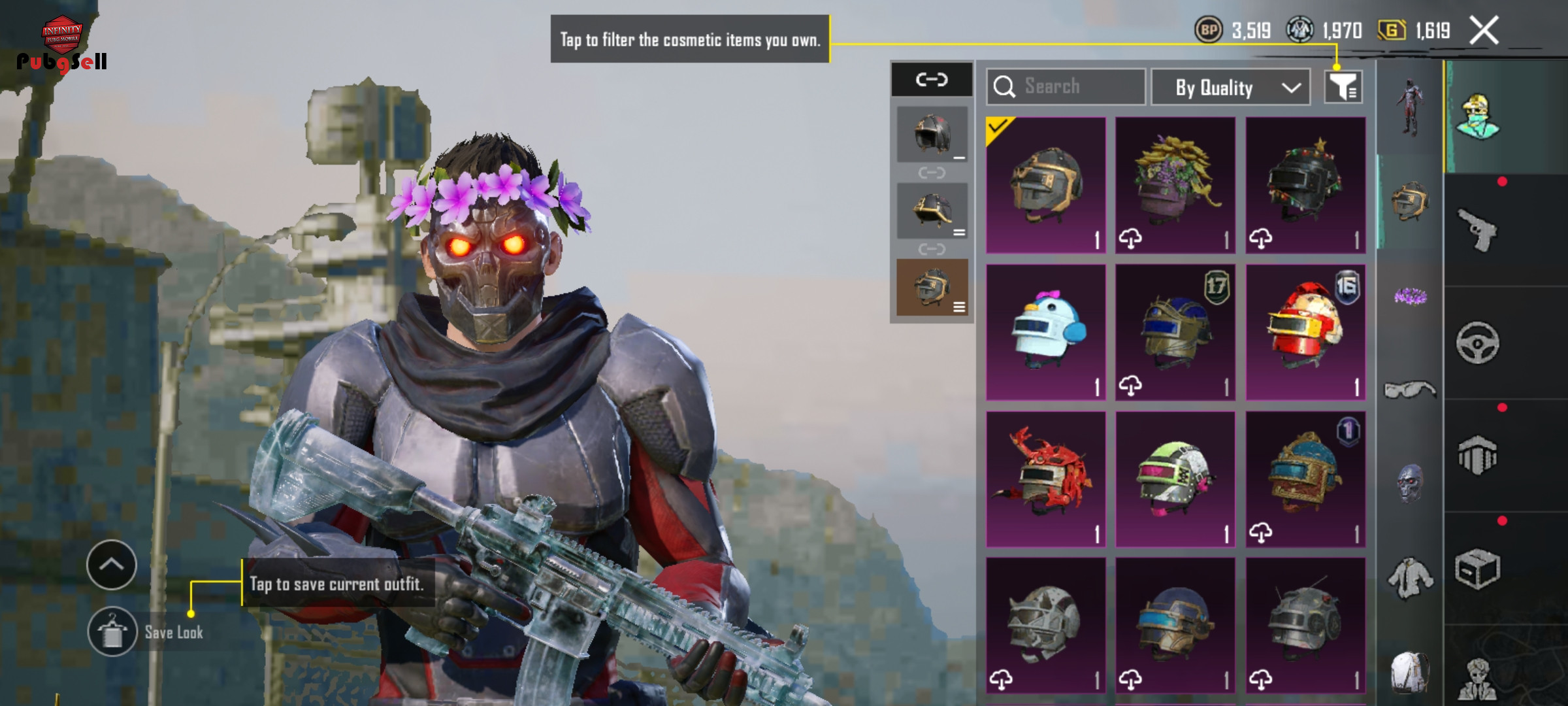Select the green and pink punk helmet
1568x706 pixels.
[x=1175, y=479]
